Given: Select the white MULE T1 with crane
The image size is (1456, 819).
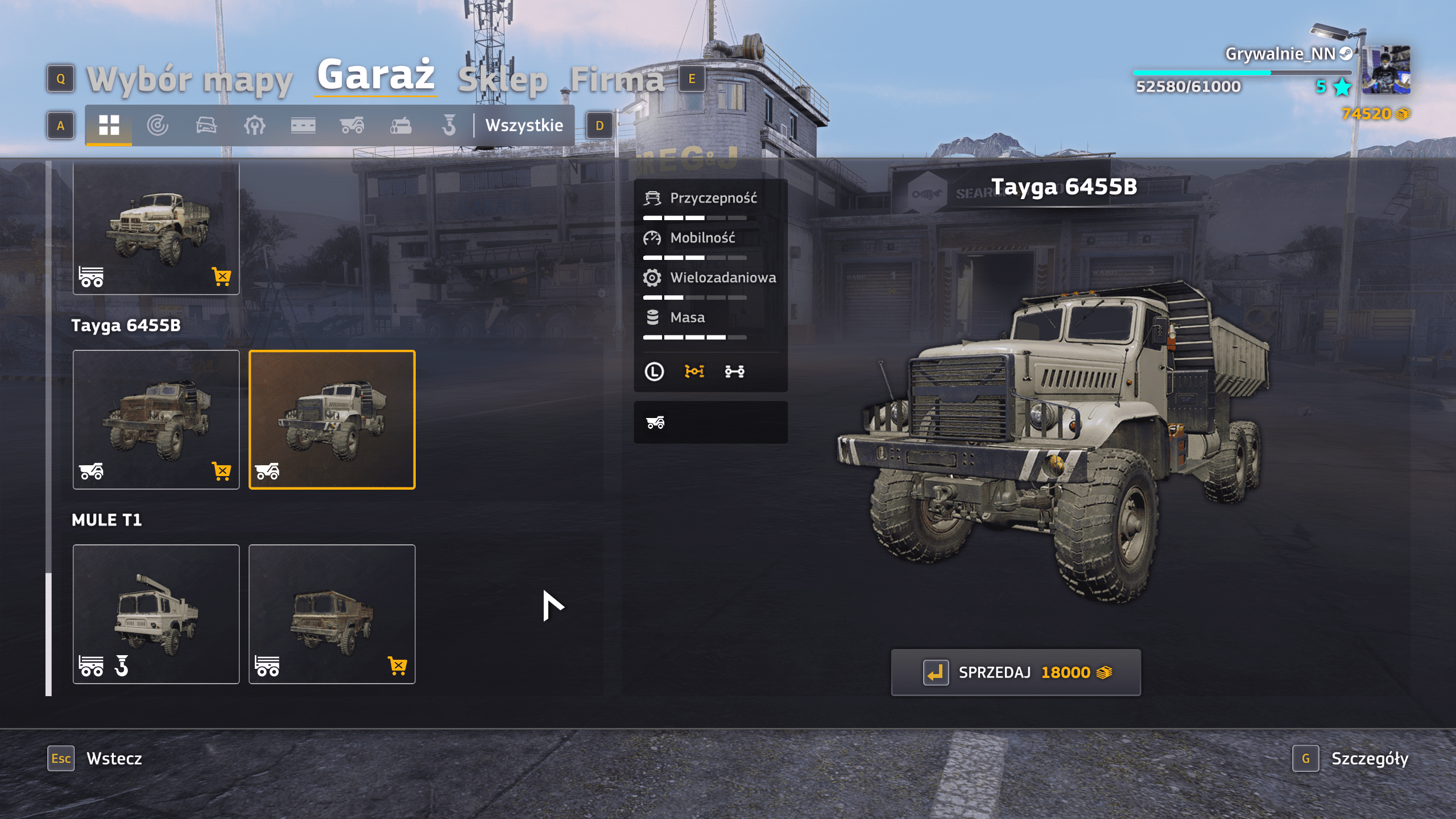Looking at the screenshot, I should [156, 614].
